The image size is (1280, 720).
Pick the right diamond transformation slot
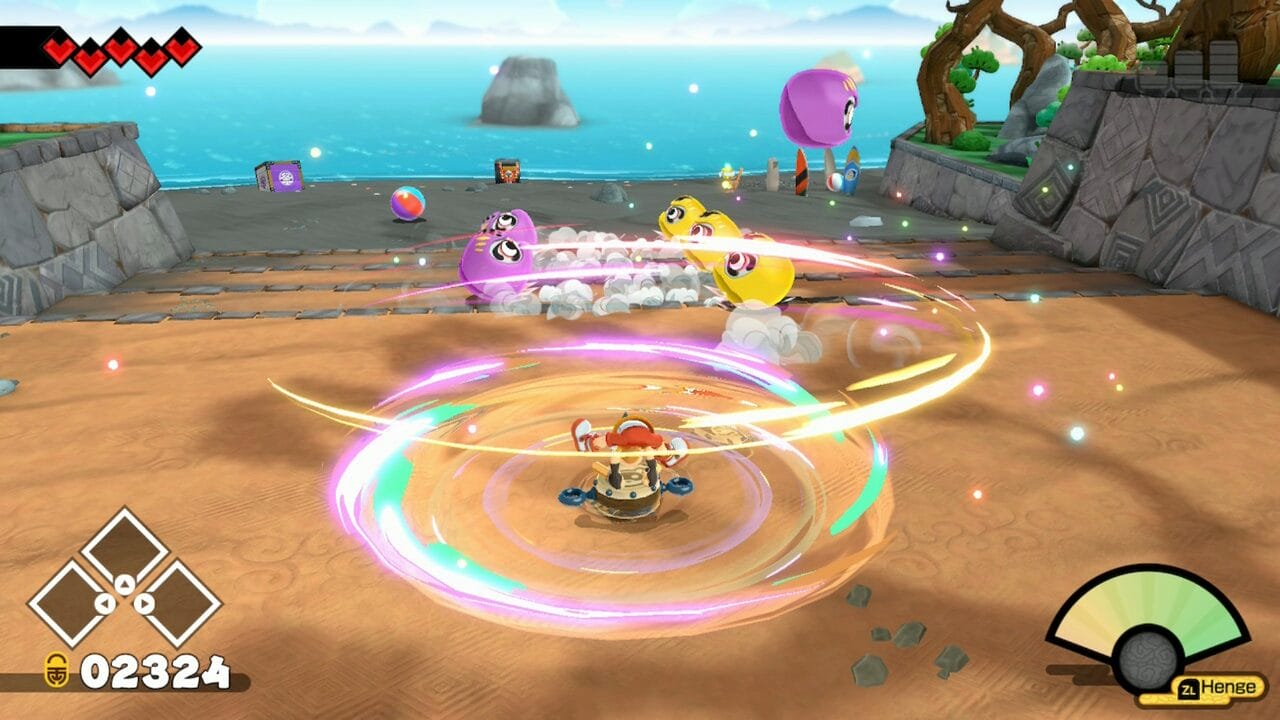point(177,603)
